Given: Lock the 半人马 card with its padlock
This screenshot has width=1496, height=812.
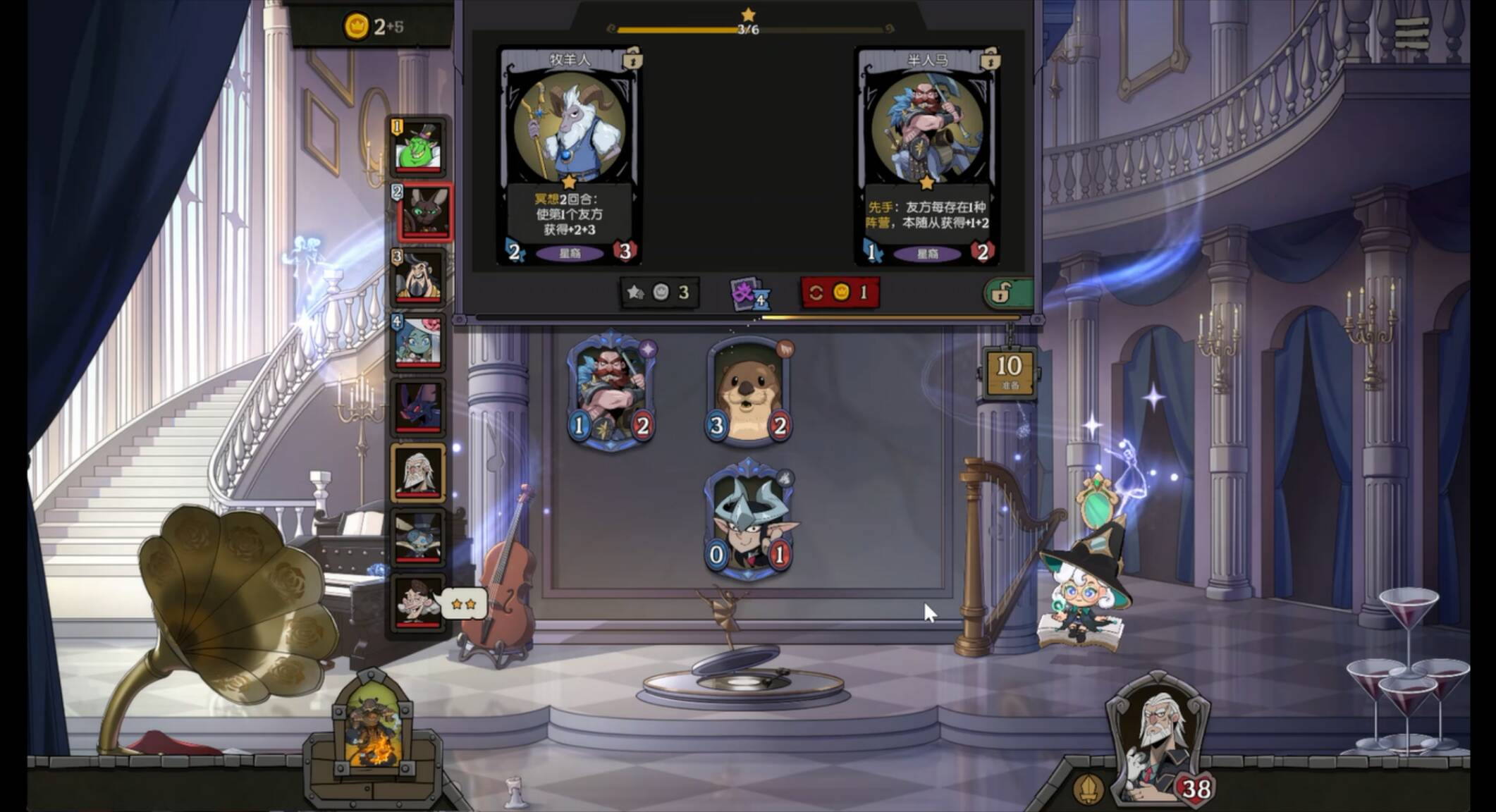Looking at the screenshot, I should (989, 60).
